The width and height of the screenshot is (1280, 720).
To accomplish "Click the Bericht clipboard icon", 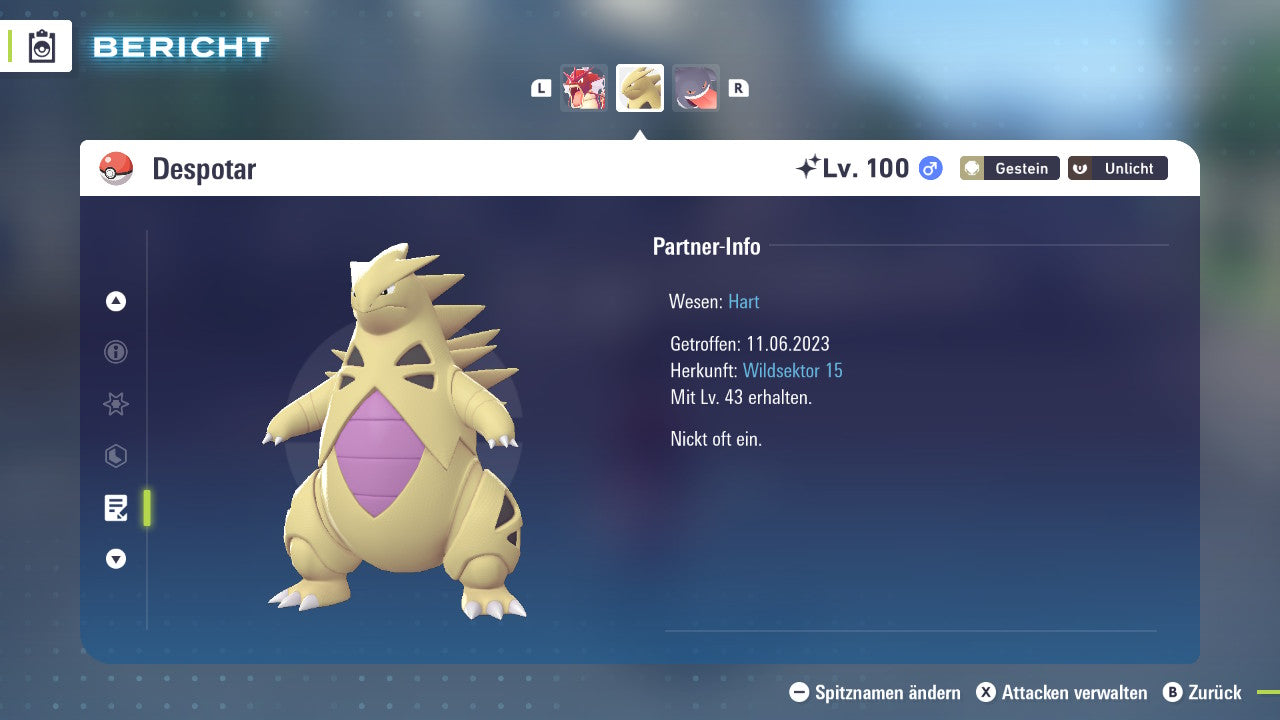I will pos(42,46).
